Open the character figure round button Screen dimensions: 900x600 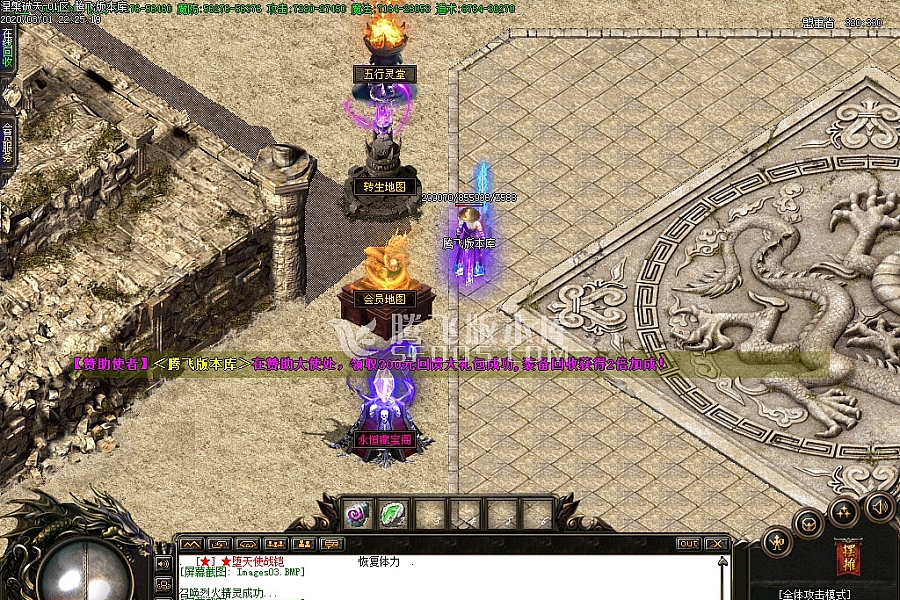[776, 543]
